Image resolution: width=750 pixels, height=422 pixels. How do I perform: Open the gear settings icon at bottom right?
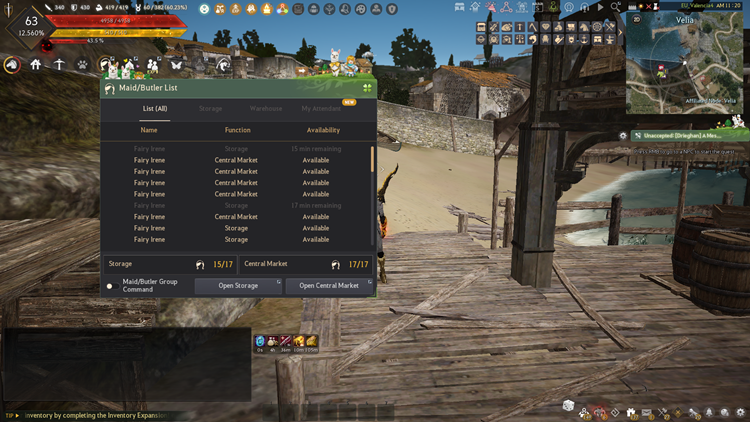(x=741, y=412)
